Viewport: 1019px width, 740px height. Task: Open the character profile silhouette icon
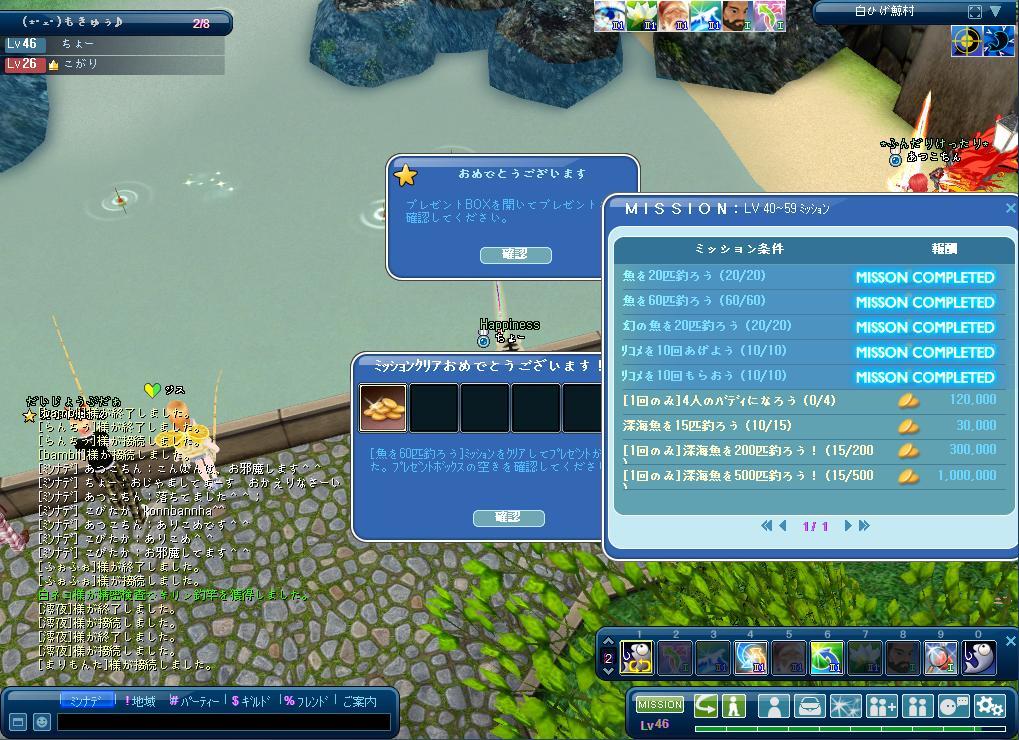(x=773, y=706)
